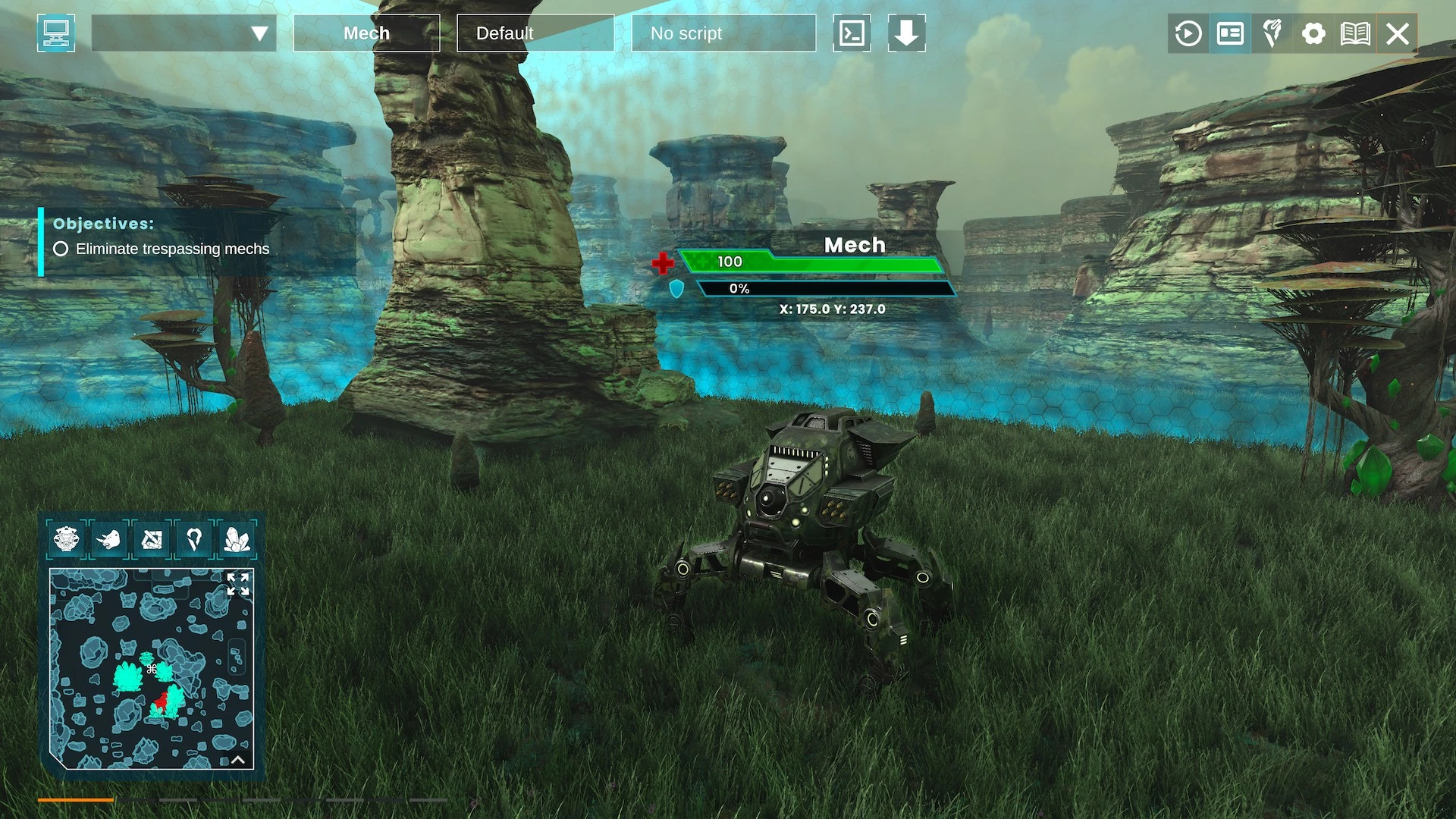
Task: Select the Mech name field
Action: pos(366,33)
